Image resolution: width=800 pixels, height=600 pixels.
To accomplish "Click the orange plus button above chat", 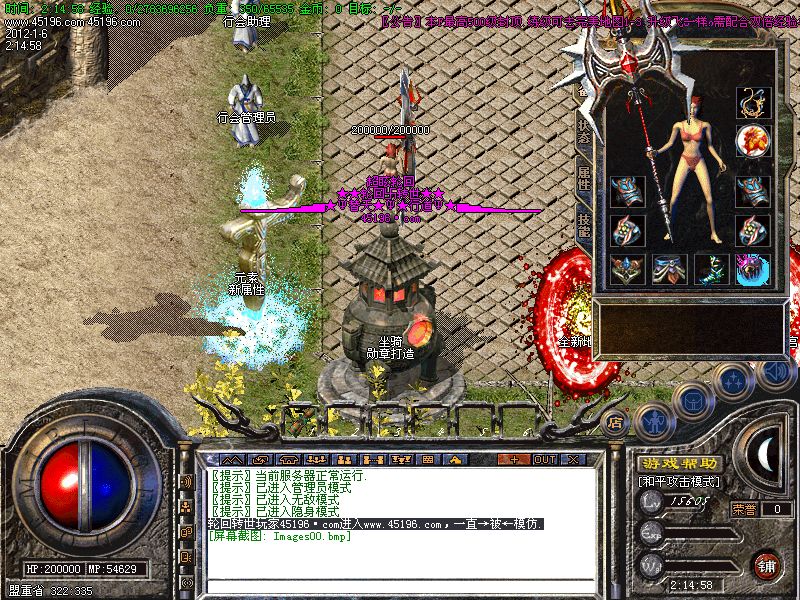I will point(513,459).
